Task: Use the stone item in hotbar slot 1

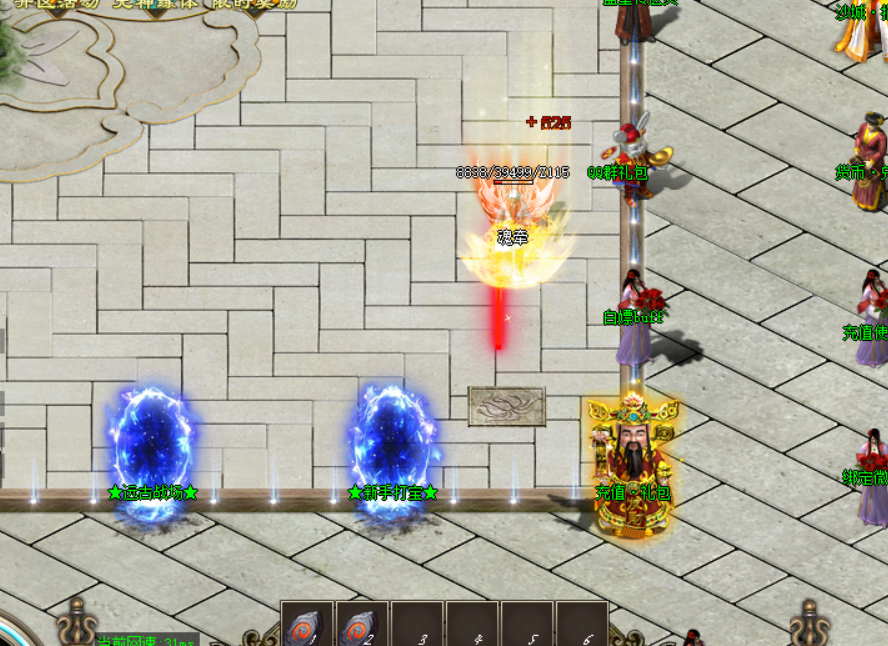Action: (307, 626)
